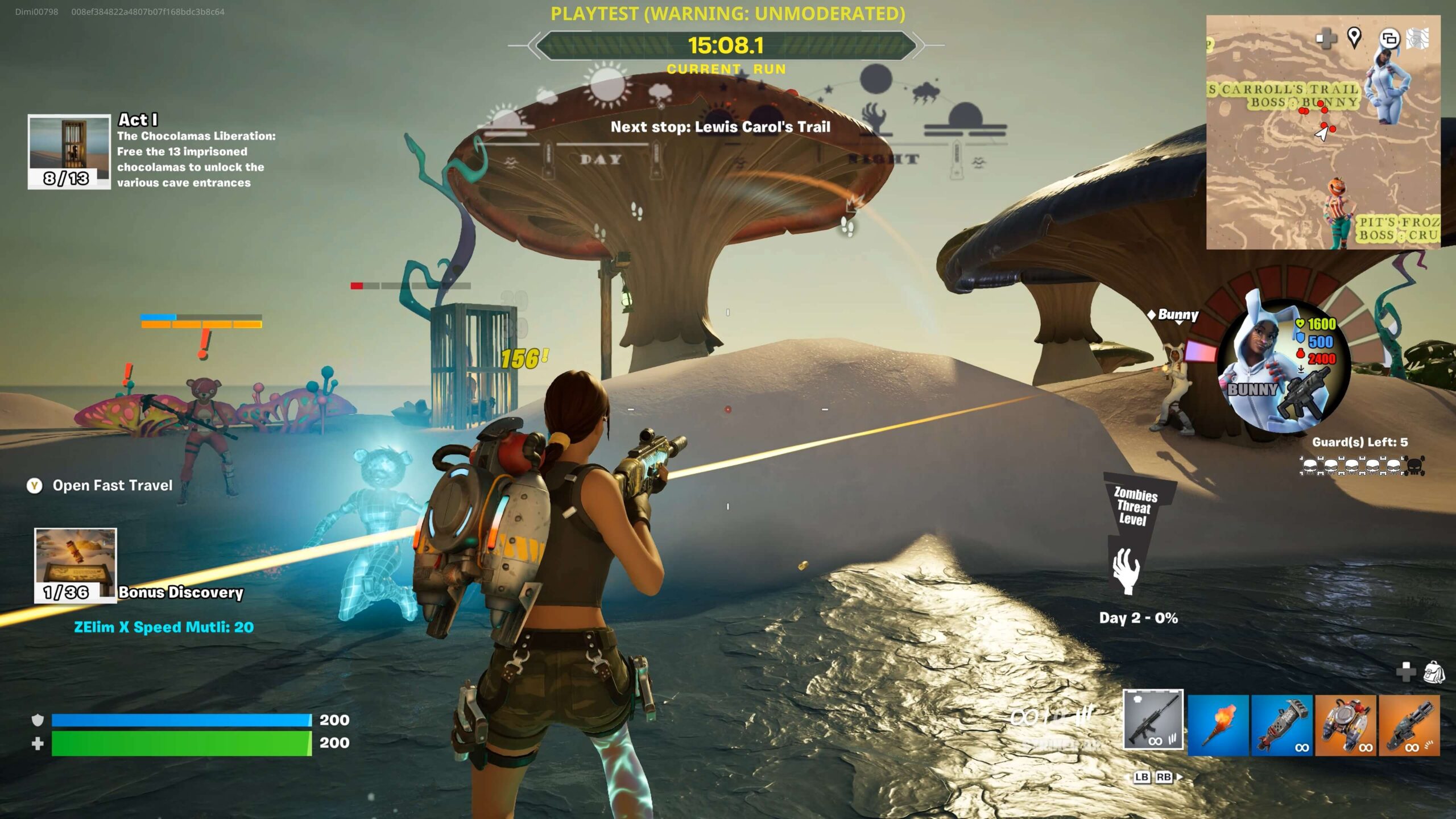Open the backpack inventory icon
This screenshot has width=1456, height=819.
pyautogui.click(x=1434, y=672)
